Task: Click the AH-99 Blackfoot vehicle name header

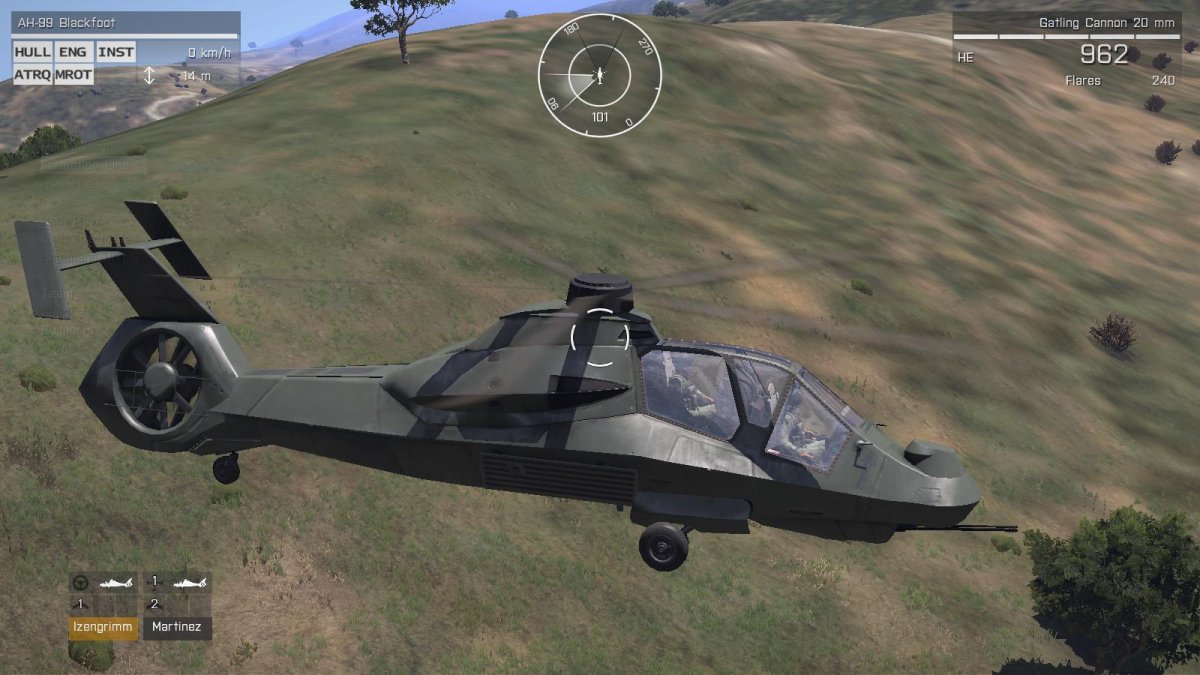Action: 125,23
